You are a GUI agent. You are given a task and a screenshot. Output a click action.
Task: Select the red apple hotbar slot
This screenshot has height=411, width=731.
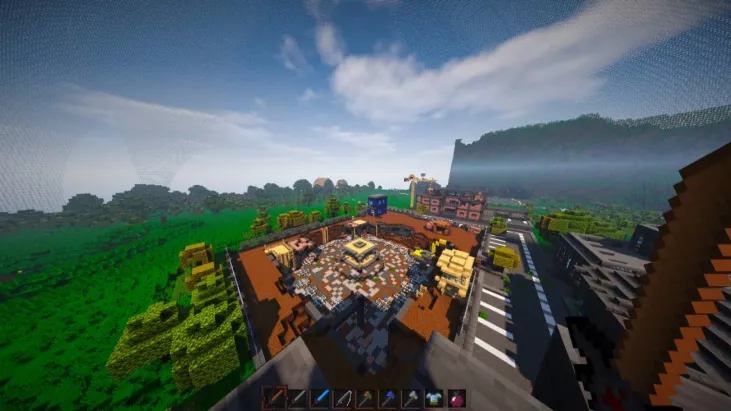coord(457,398)
